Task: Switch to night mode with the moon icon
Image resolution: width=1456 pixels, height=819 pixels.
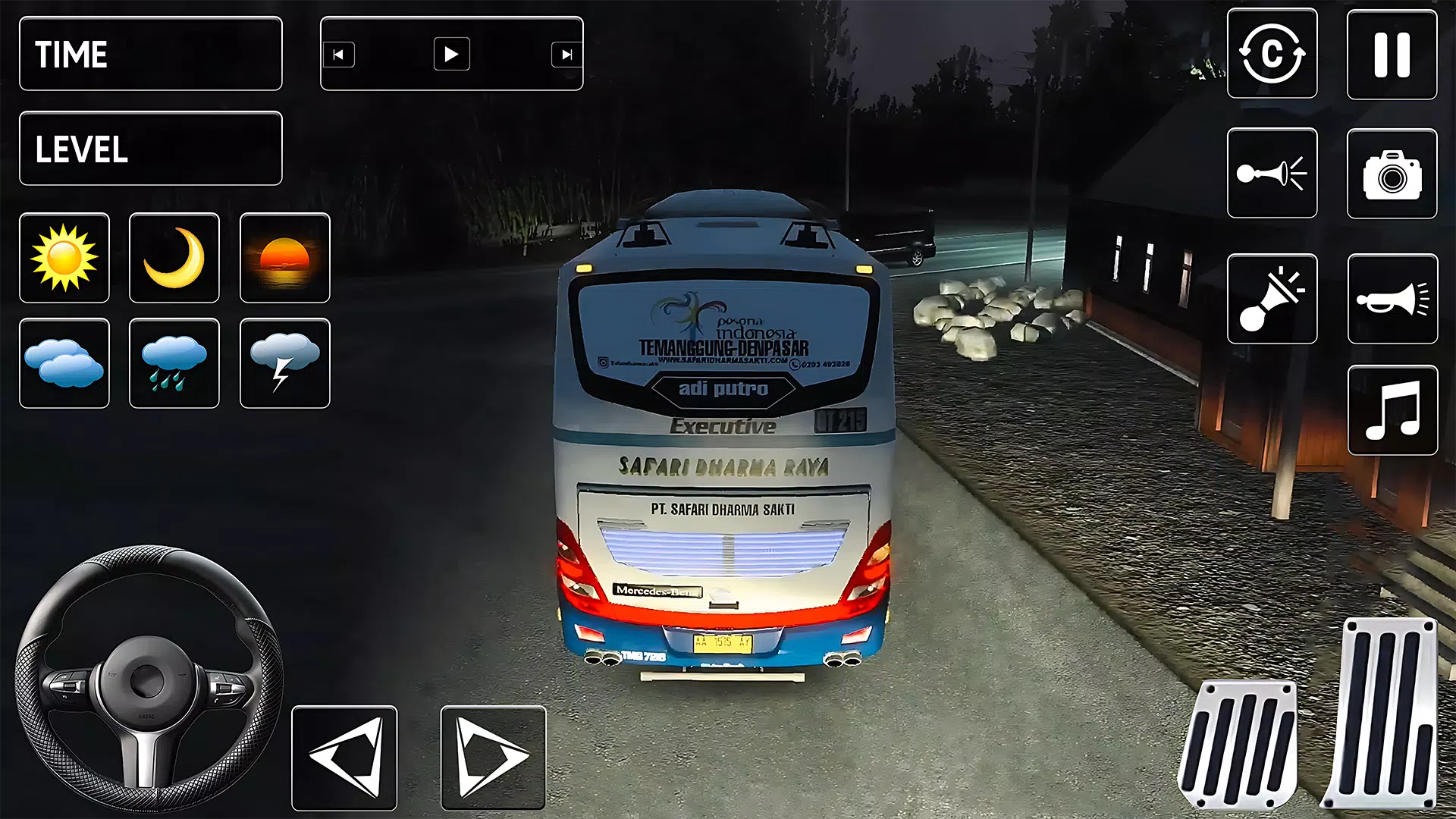Action: pos(174,258)
